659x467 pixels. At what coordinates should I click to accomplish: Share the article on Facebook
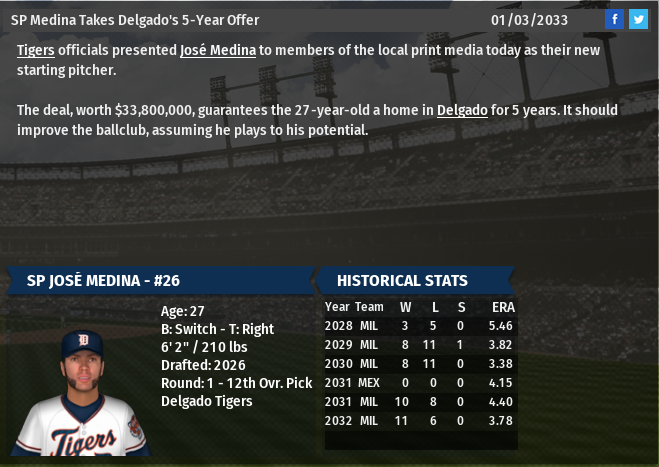[615, 19]
